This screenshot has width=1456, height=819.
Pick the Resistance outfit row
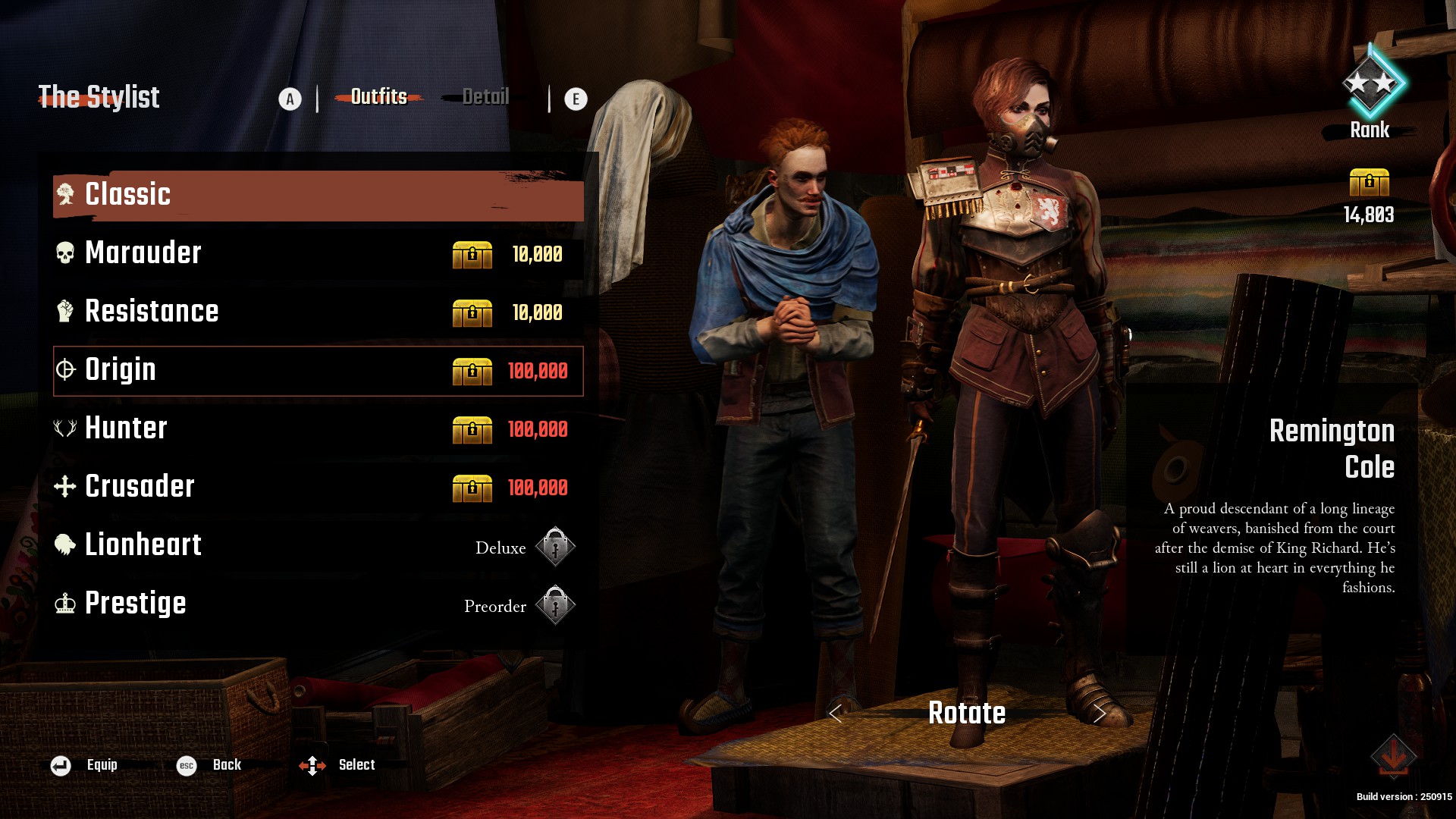(x=318, y=312)
